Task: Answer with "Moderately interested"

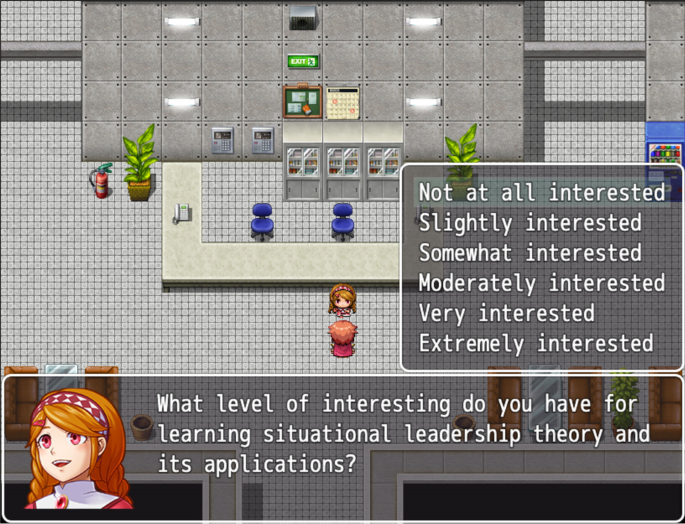Action: [541, 283]
